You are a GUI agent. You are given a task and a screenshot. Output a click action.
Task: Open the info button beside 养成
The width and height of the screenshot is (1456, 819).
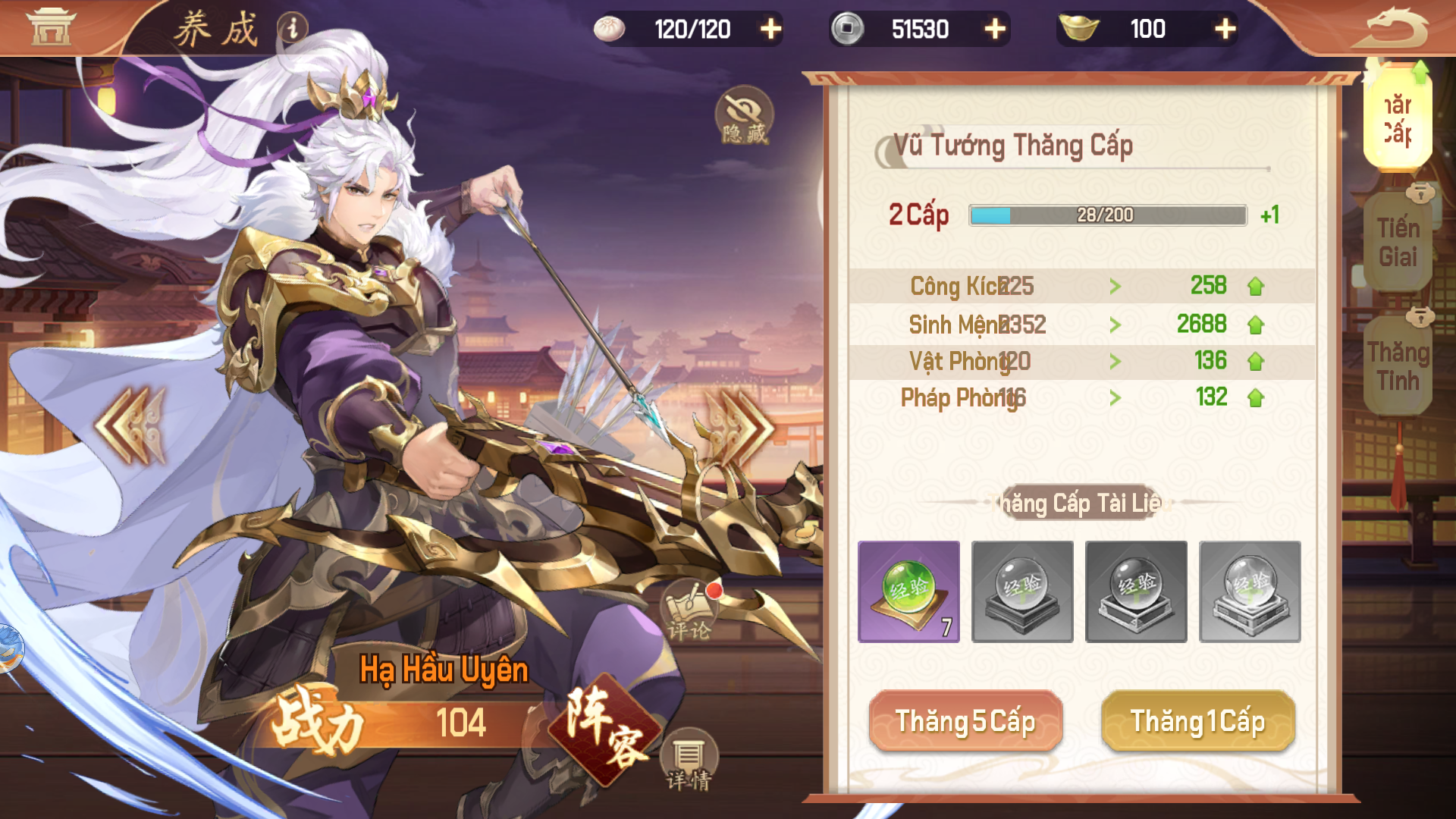point(293,29)
